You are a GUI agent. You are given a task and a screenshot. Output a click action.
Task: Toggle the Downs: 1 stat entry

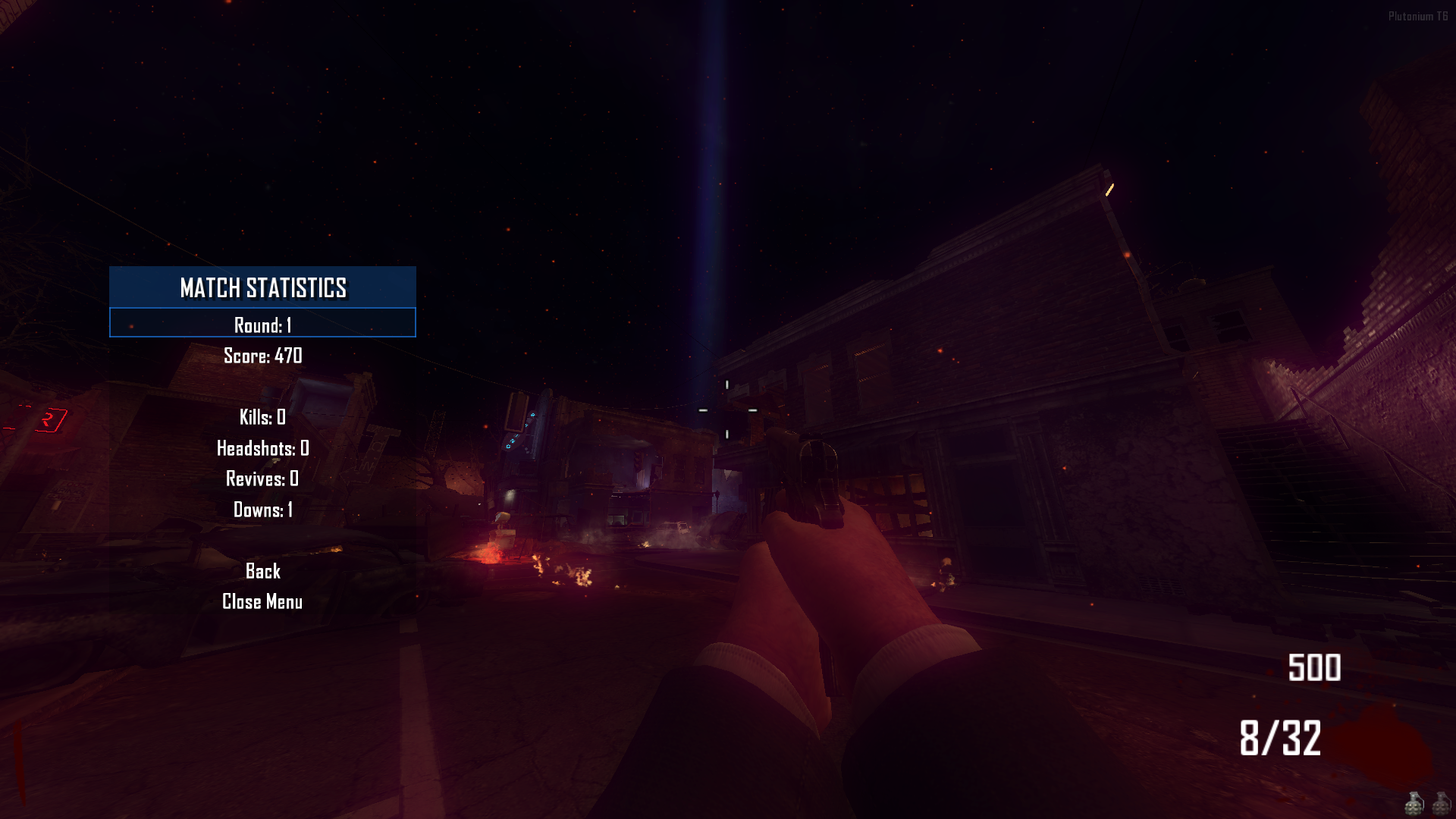pyautogui.click(x=263, y=510)
